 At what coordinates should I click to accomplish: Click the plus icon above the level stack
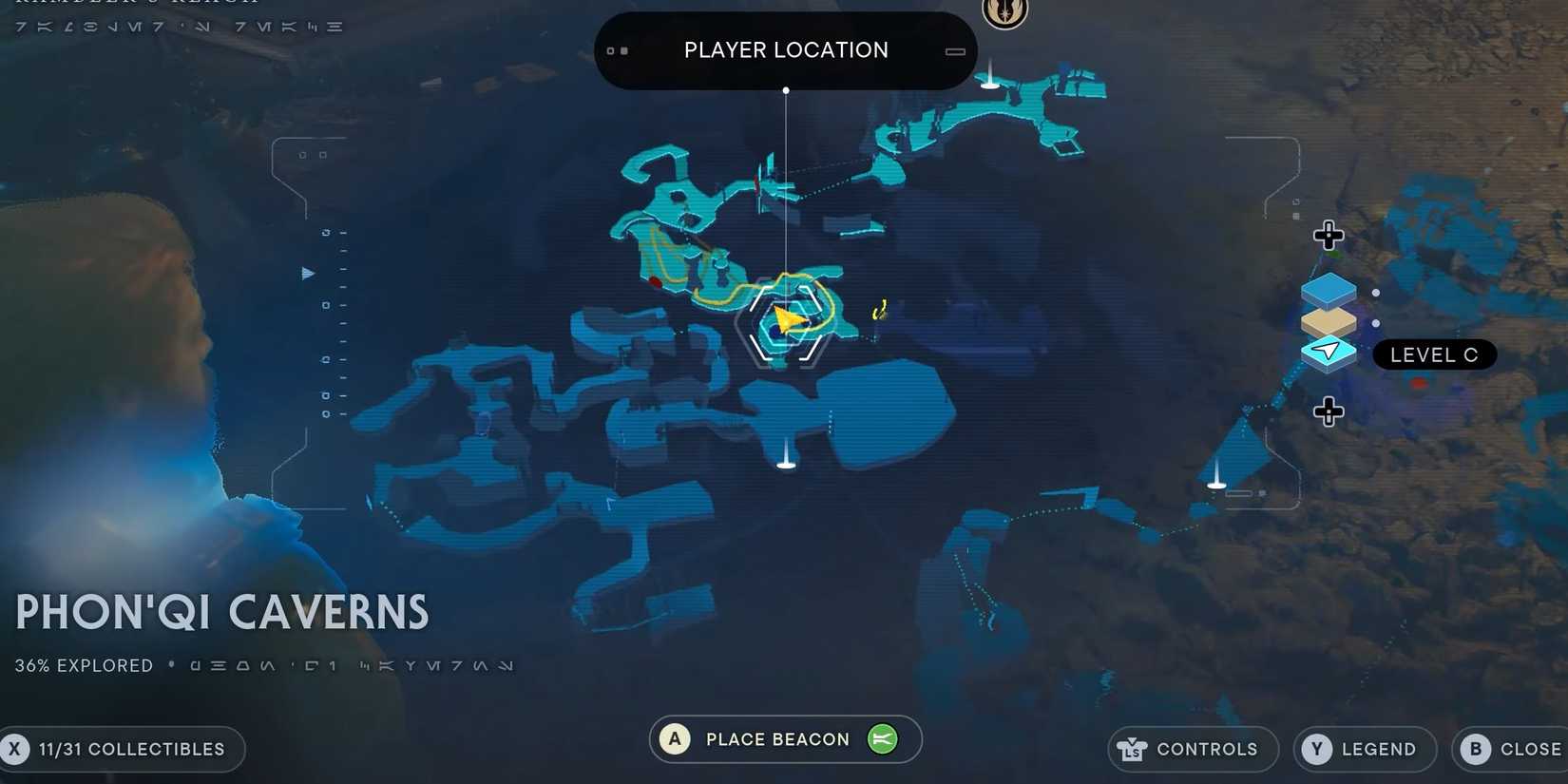coord(1328,236)
